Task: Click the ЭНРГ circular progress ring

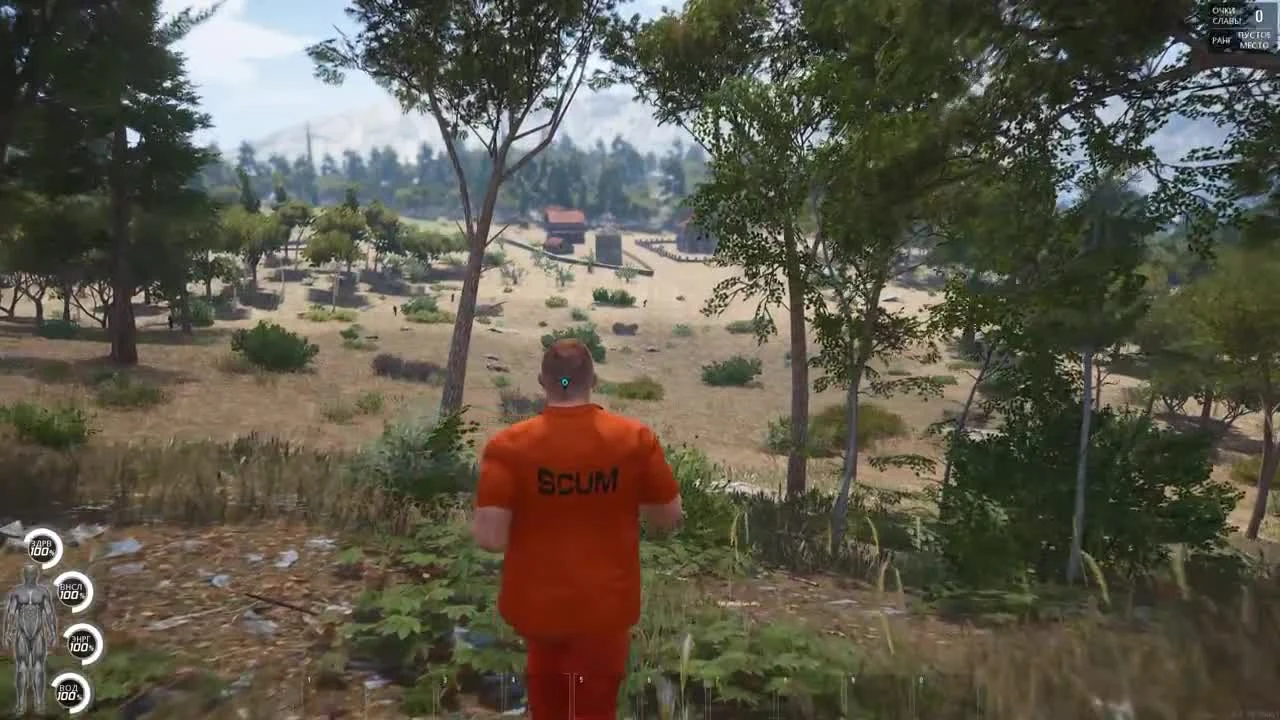Action: (x=85, y=645)
